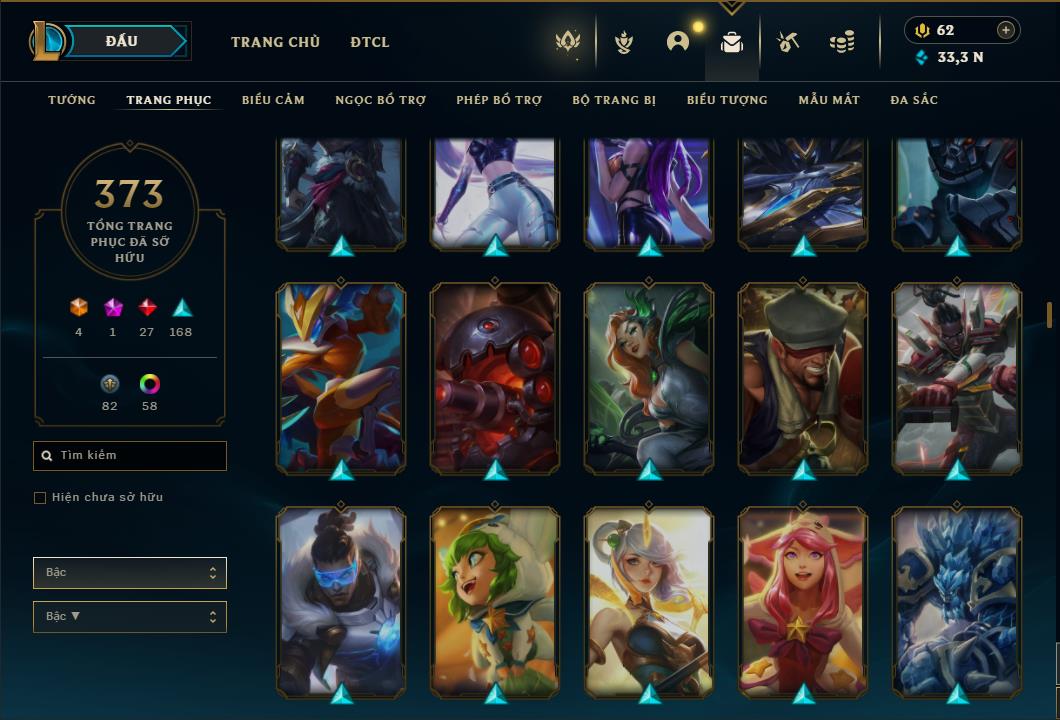
Task: Show the BỘ TRANG BỊ tab
Action: (614, 100)
